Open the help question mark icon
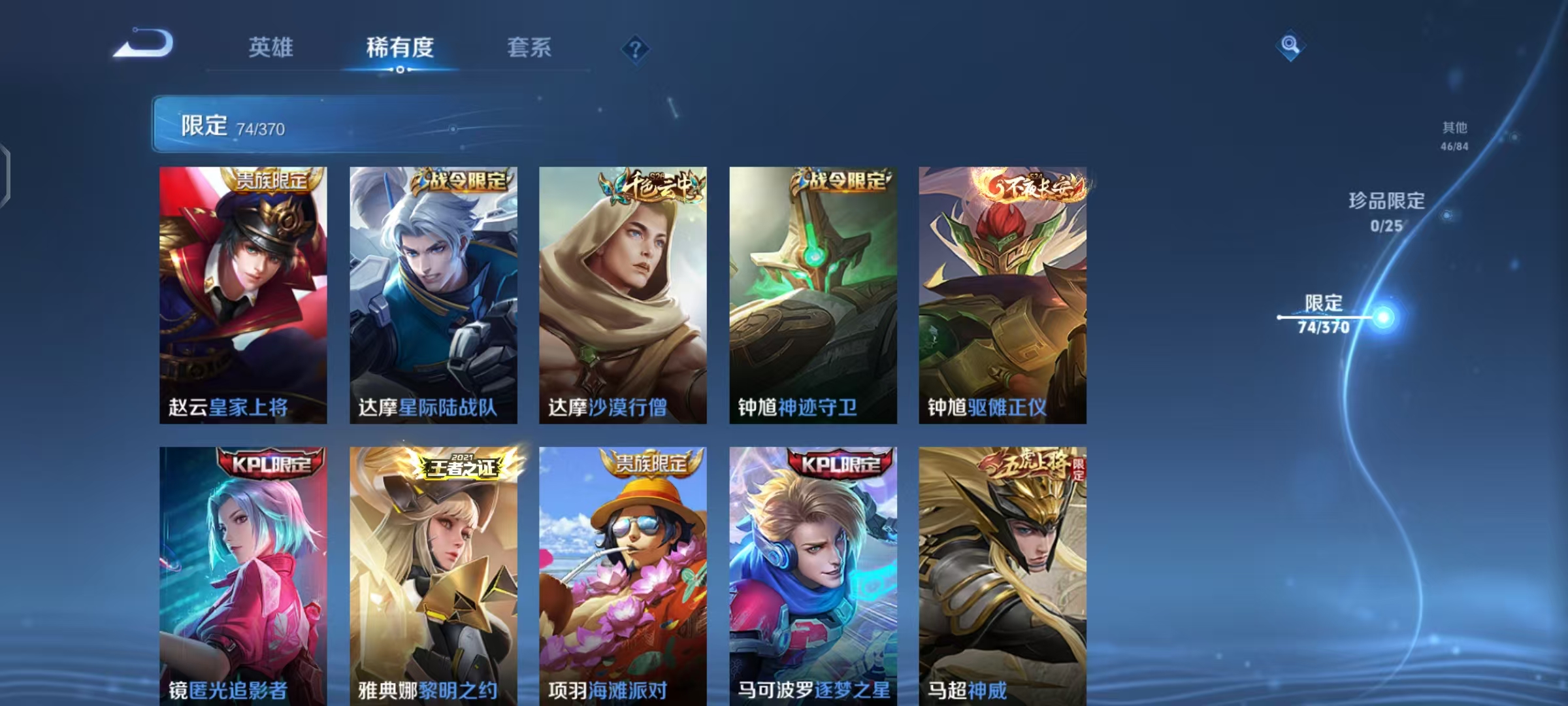This screenshot has width=1568, height=706. (635, 46)
